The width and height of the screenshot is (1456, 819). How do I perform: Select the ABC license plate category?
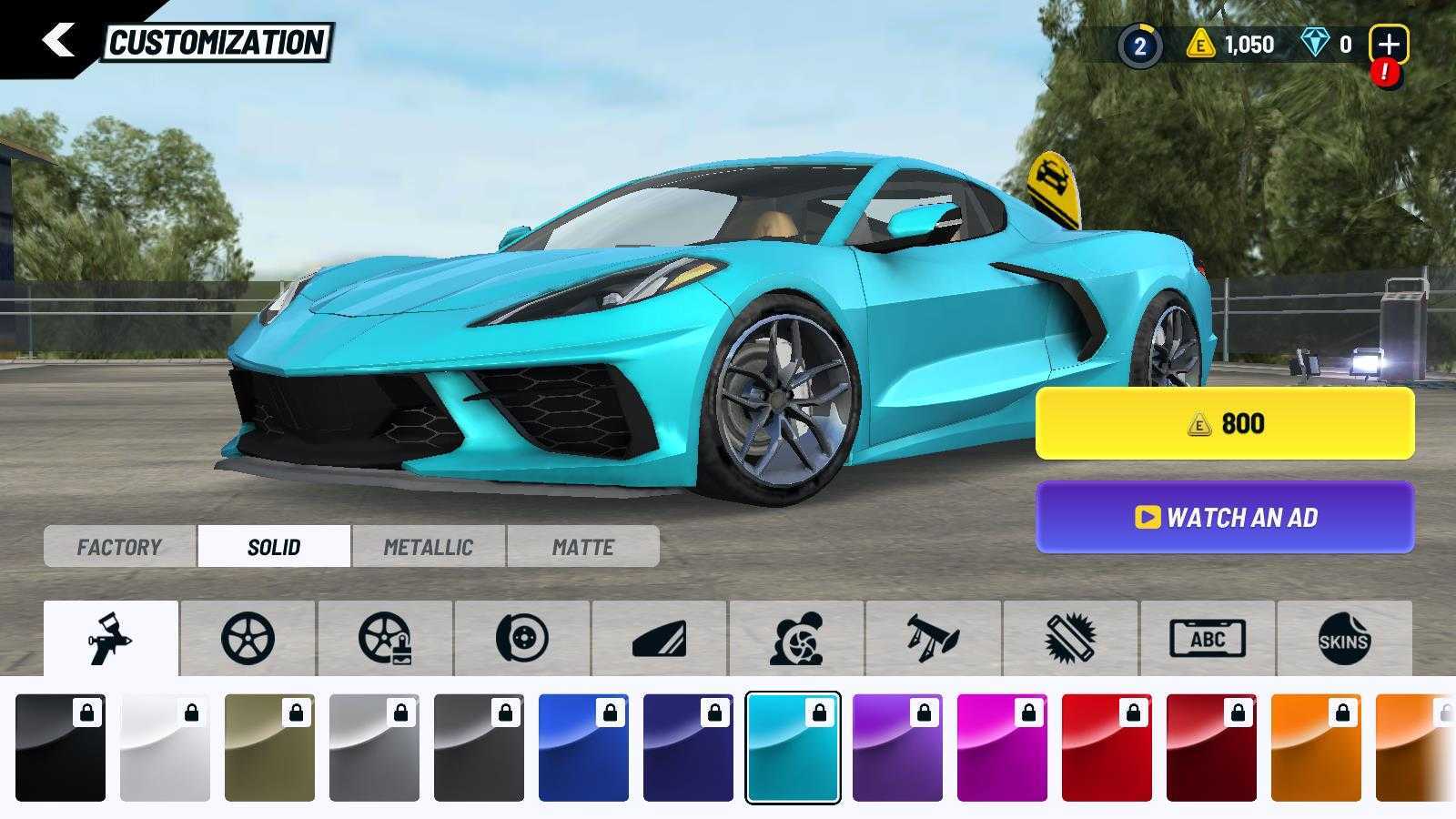[x=1208, y=638]
